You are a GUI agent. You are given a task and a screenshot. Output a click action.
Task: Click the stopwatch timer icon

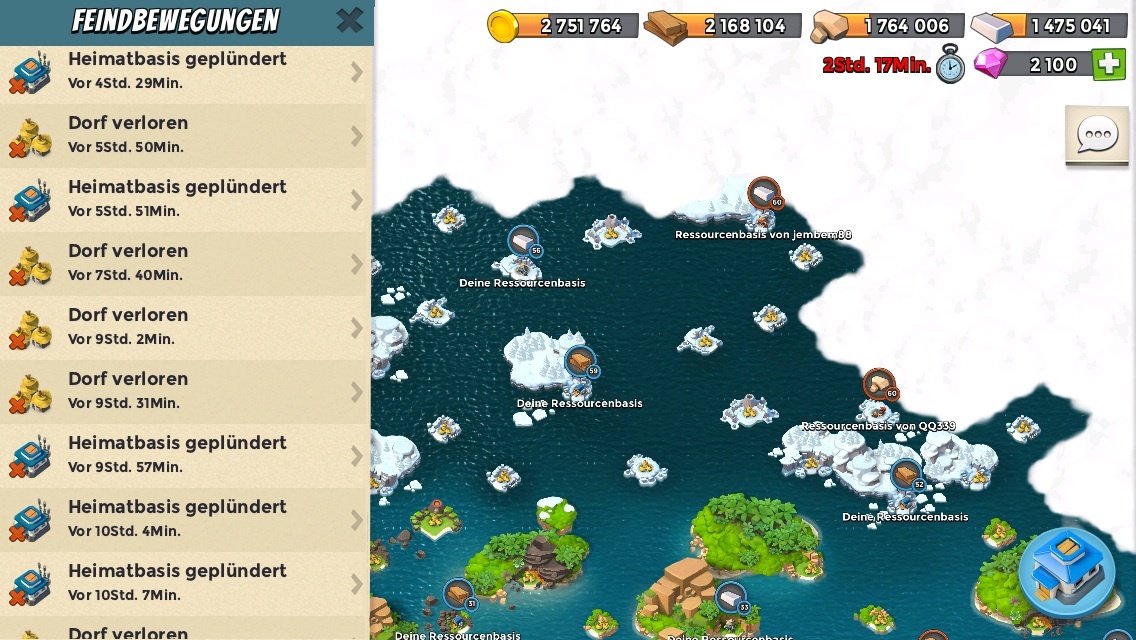(x=951, y=65)
